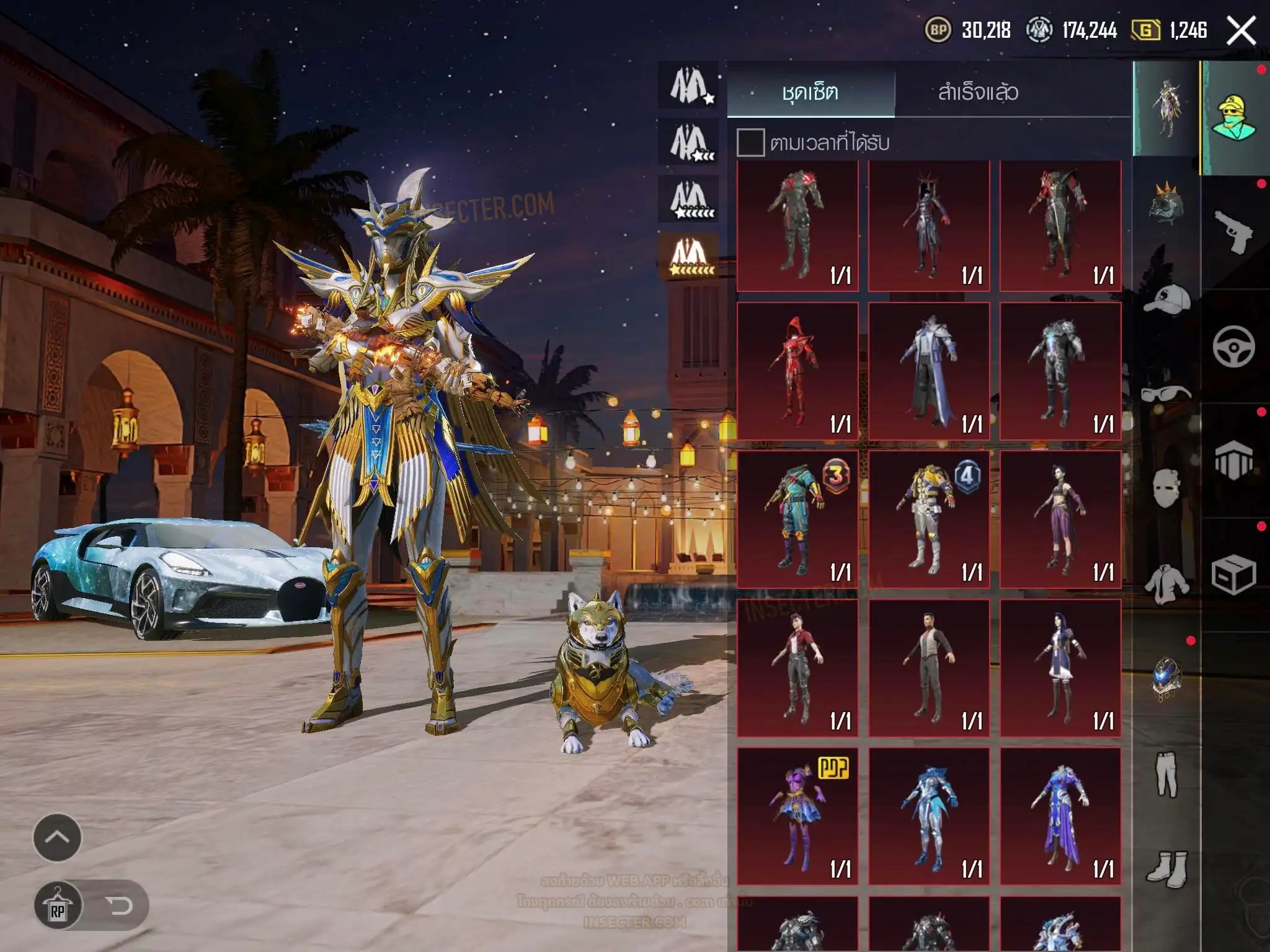
Task: Select the sunglasses slot
Action: click(1166, 393)
